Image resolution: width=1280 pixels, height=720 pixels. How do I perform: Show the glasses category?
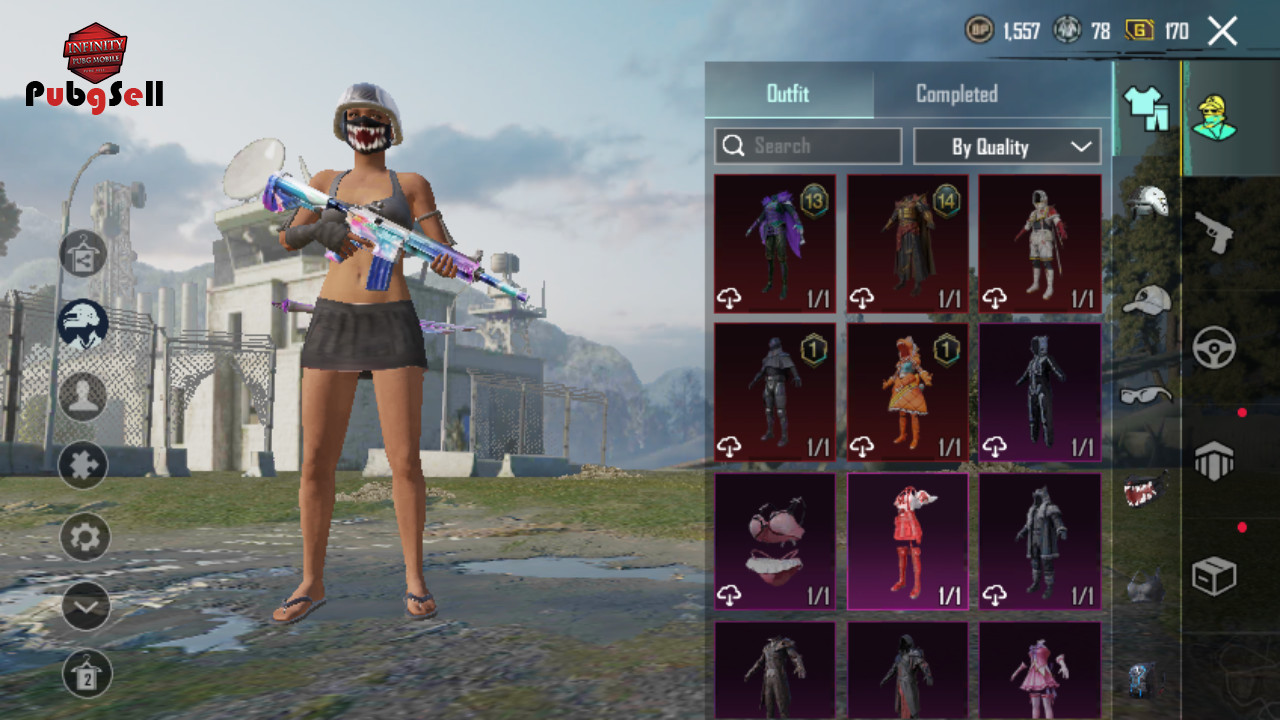(x=1146, y=394)
